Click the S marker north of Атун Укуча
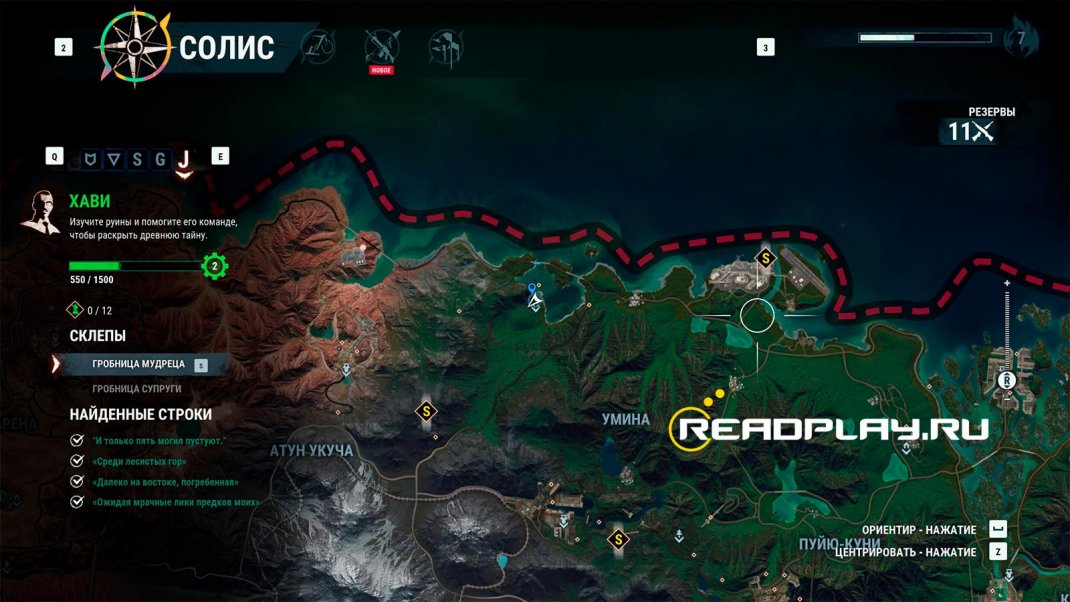 [x=427, y=411]
